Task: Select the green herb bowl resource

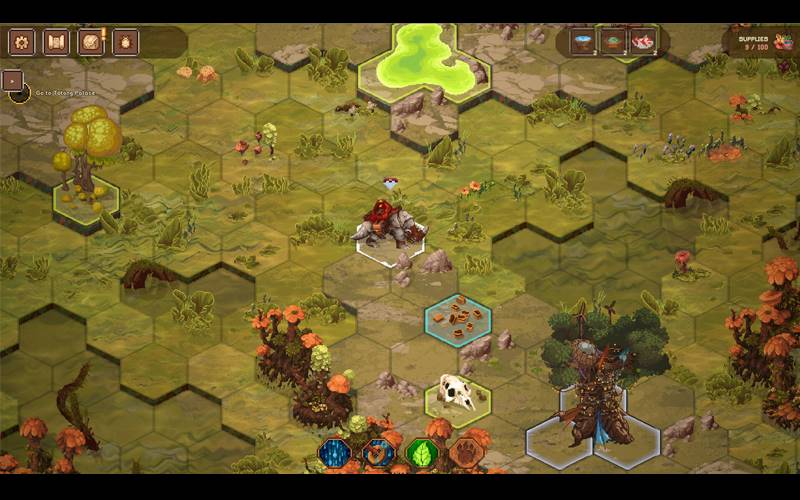Action: 612,42
